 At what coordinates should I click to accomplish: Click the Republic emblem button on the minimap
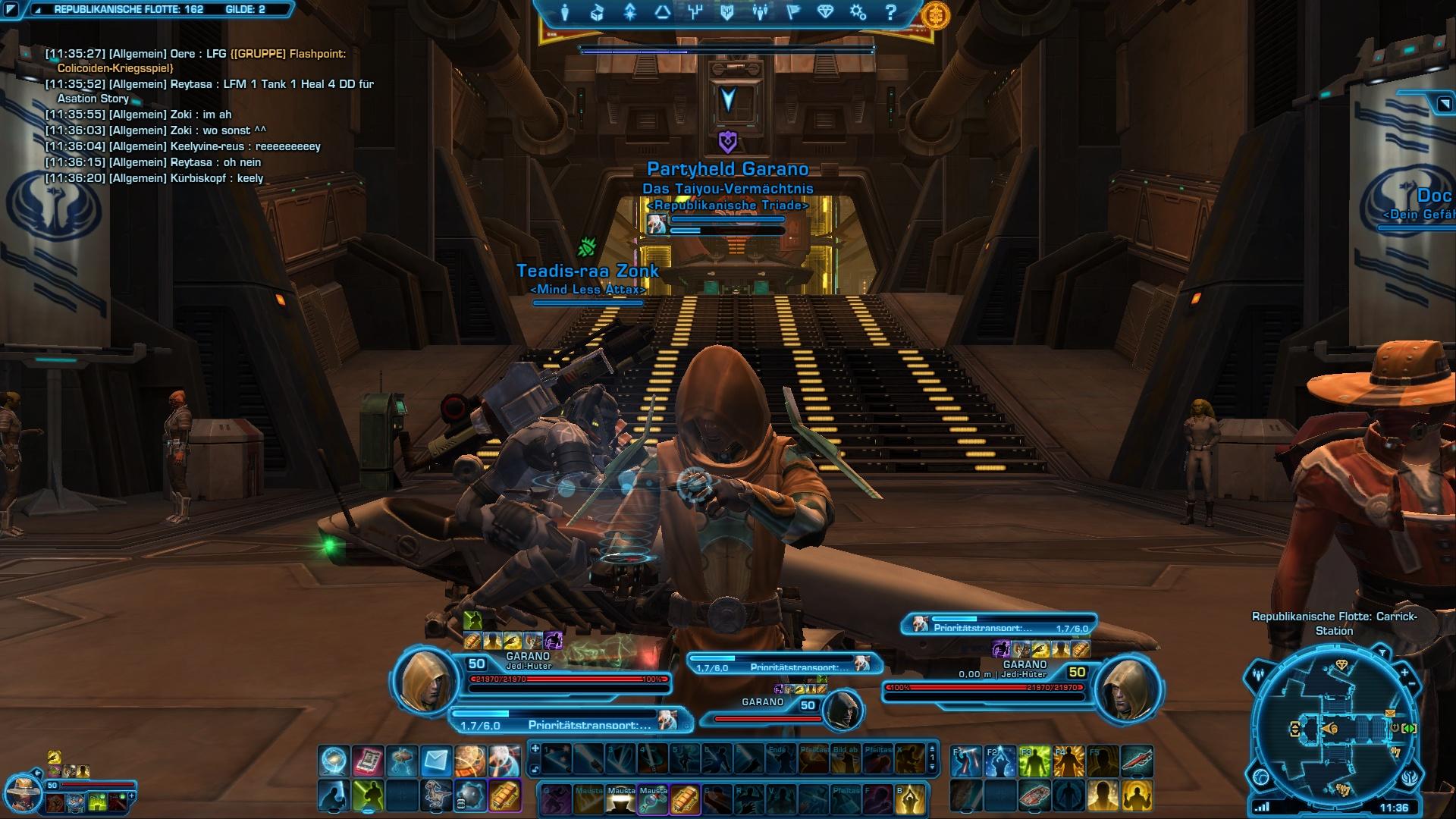(1408, 777)
